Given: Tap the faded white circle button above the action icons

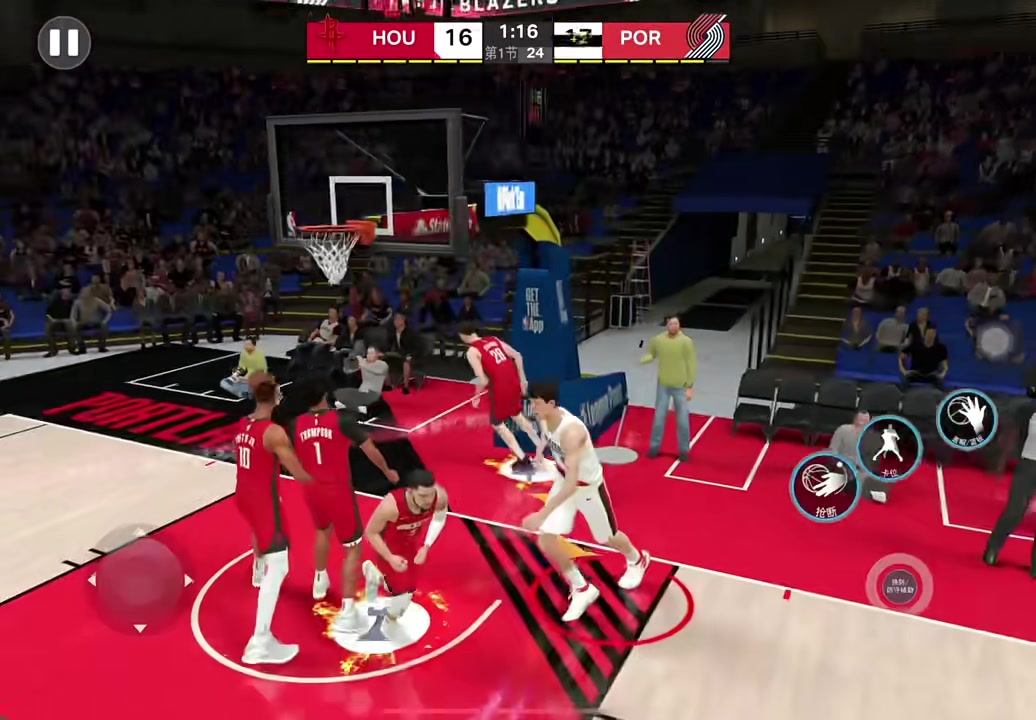Looking at the screenshot, I should click(996, 341).
